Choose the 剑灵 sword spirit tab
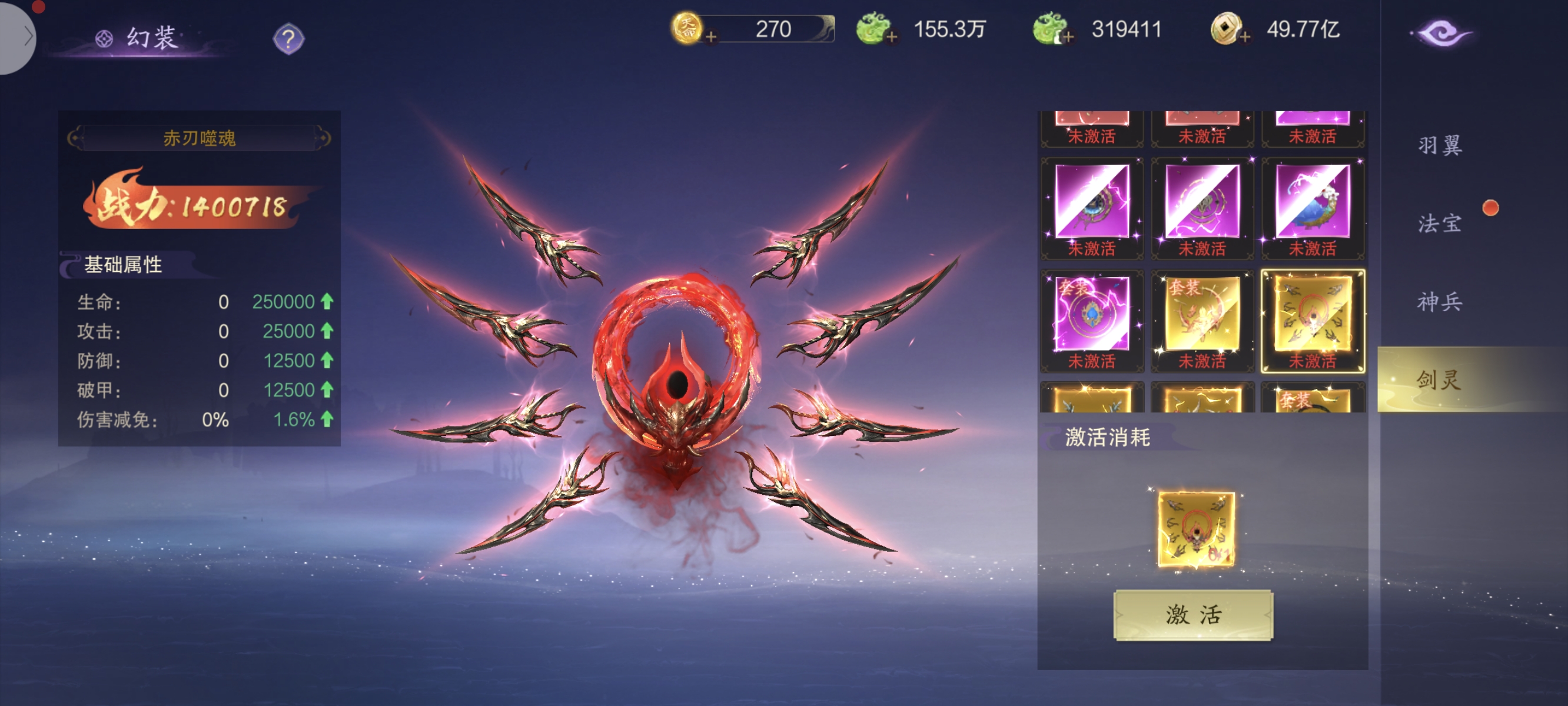Viewport: 1568px width, 706px height. [1440, 380]
